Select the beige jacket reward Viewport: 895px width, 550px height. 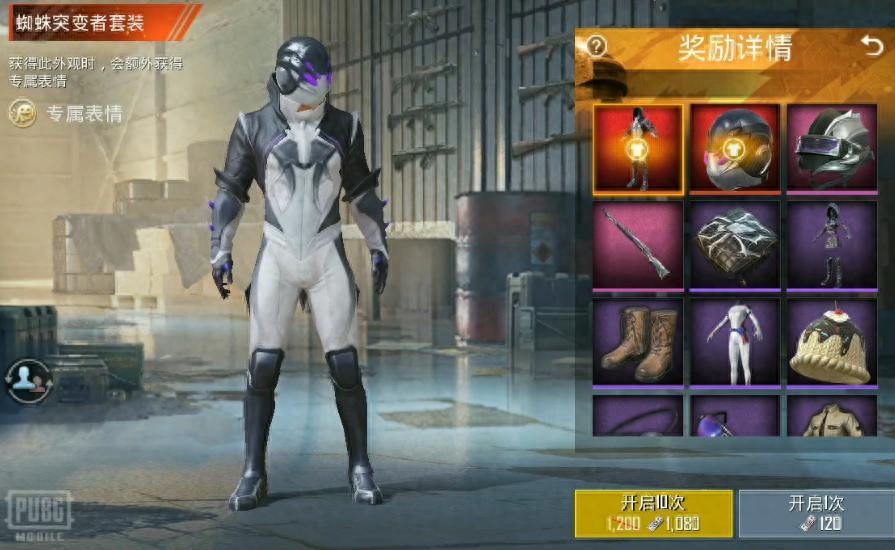pos(831,416)
